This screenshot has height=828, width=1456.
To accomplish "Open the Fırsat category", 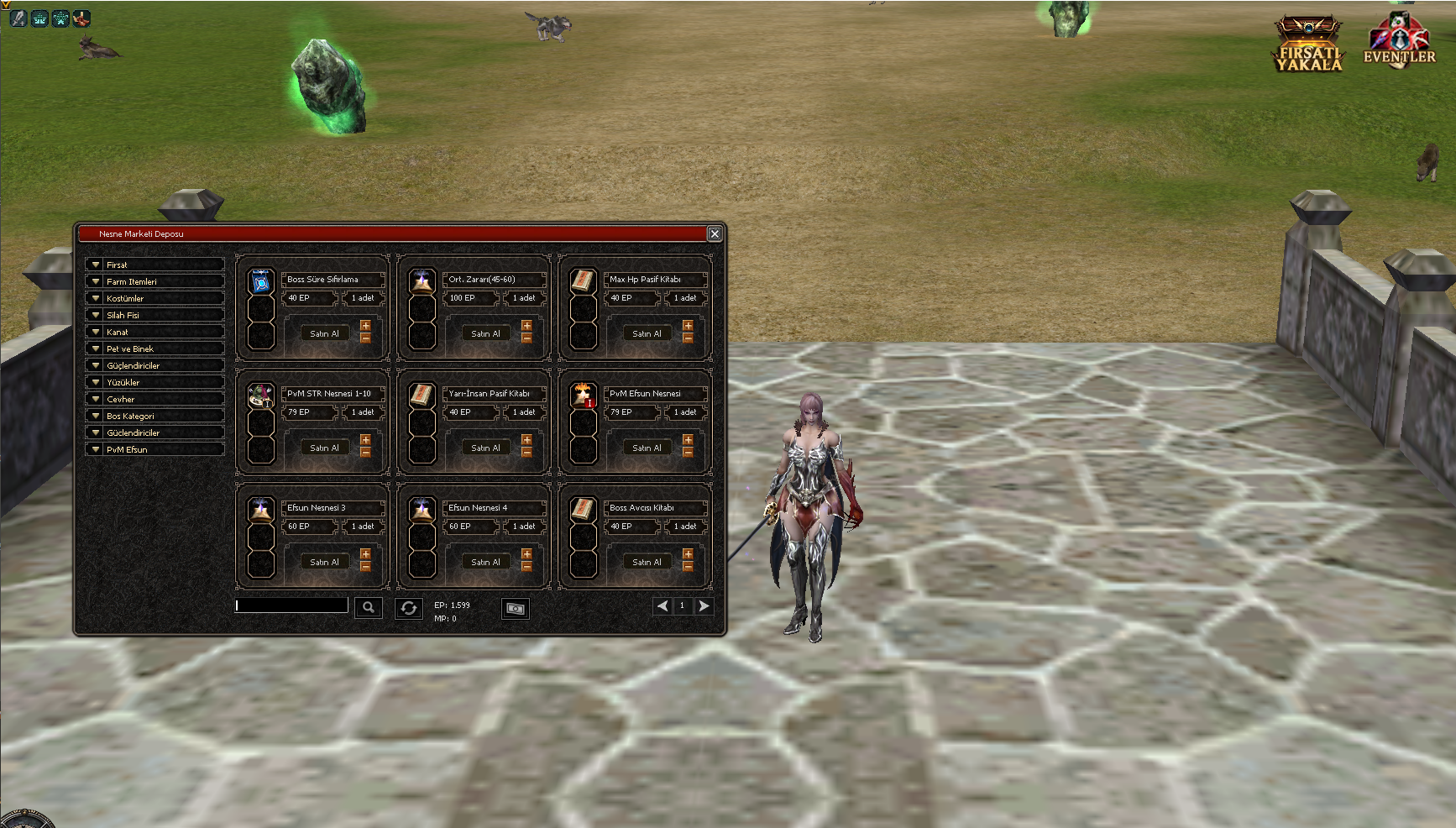I will pos(155,265).
